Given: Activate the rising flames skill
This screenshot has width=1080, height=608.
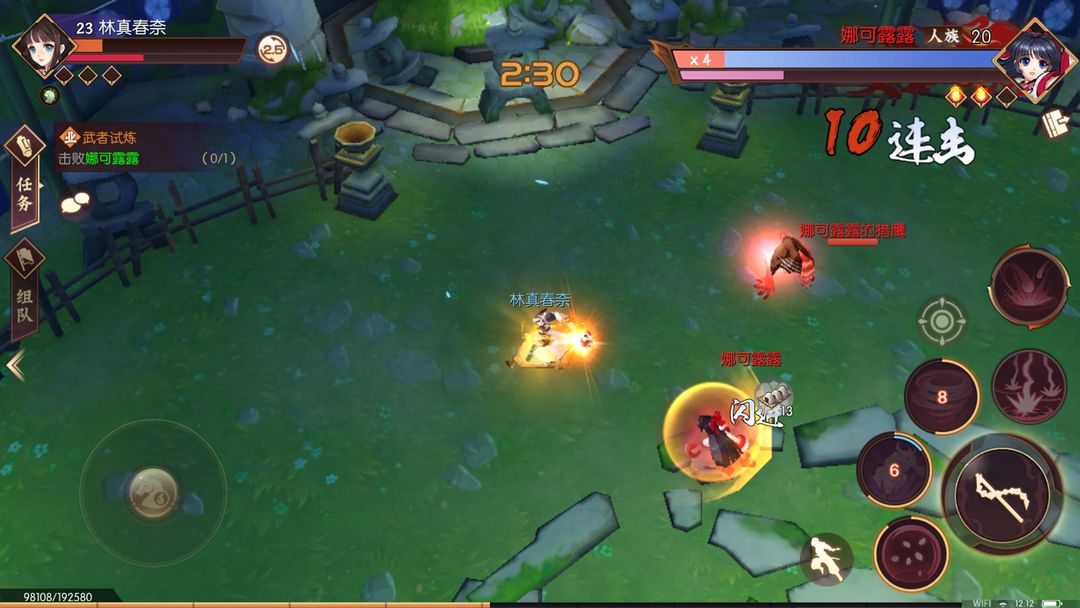Looking at the screenshot, I should [1028, 386].
